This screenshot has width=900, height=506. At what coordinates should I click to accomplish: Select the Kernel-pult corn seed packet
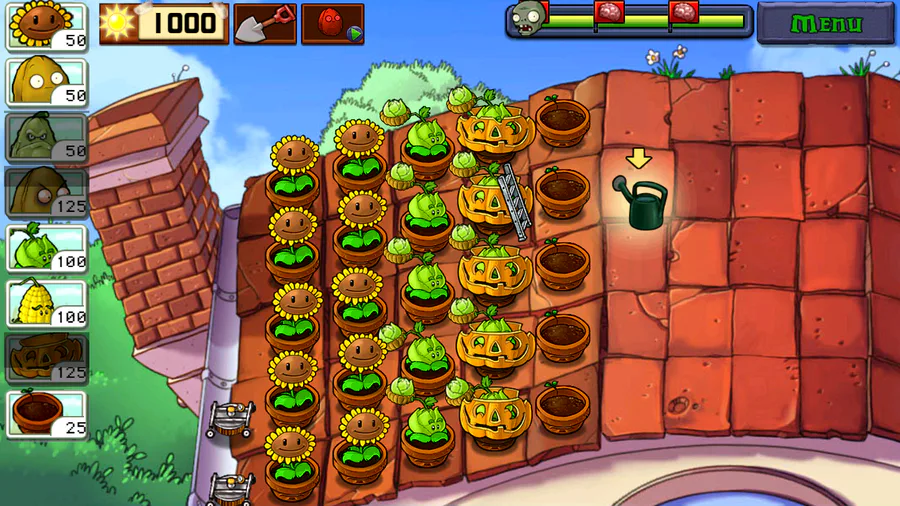[47, 303]
